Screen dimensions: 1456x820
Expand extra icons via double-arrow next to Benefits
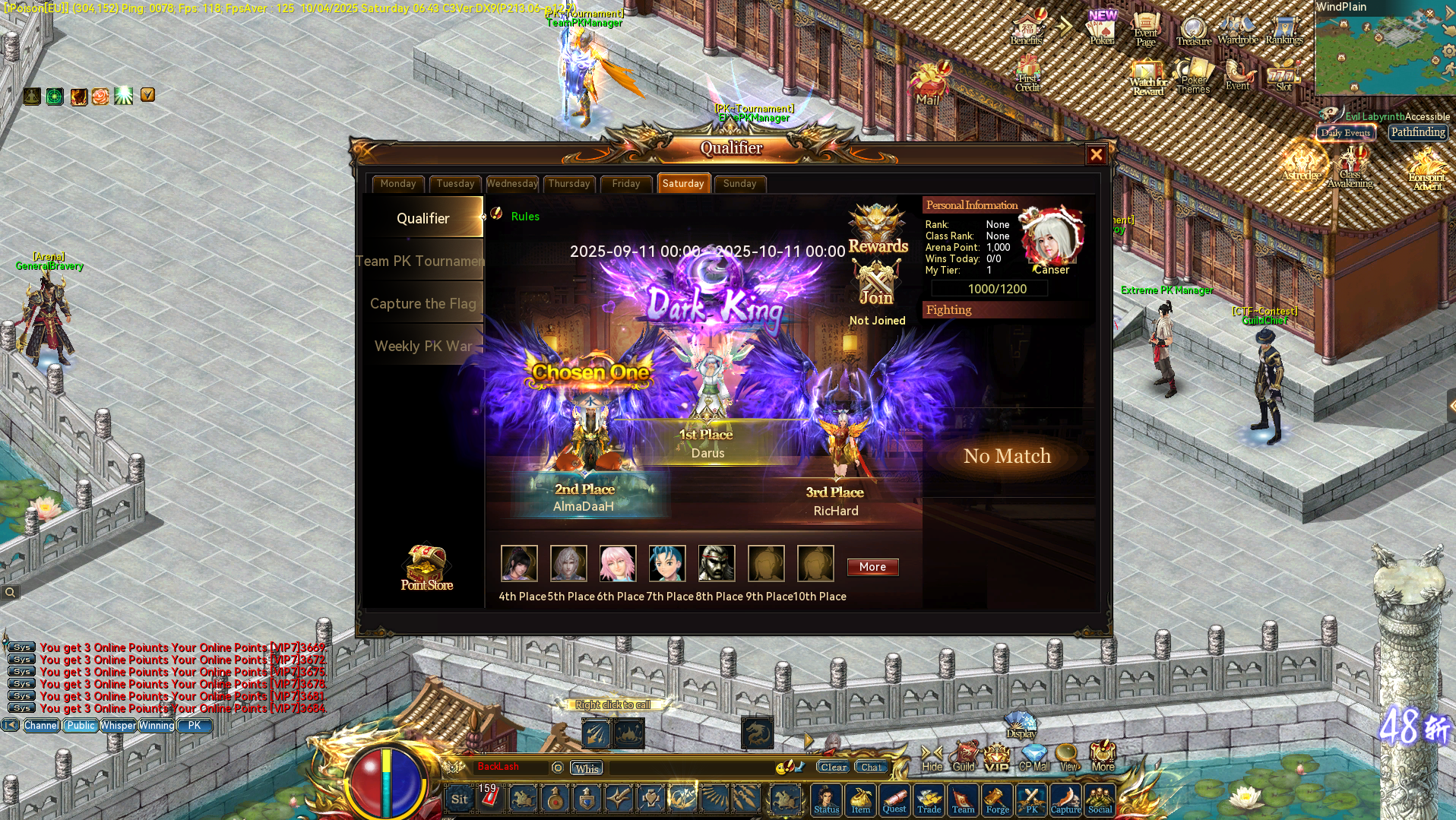(1063, 27)
